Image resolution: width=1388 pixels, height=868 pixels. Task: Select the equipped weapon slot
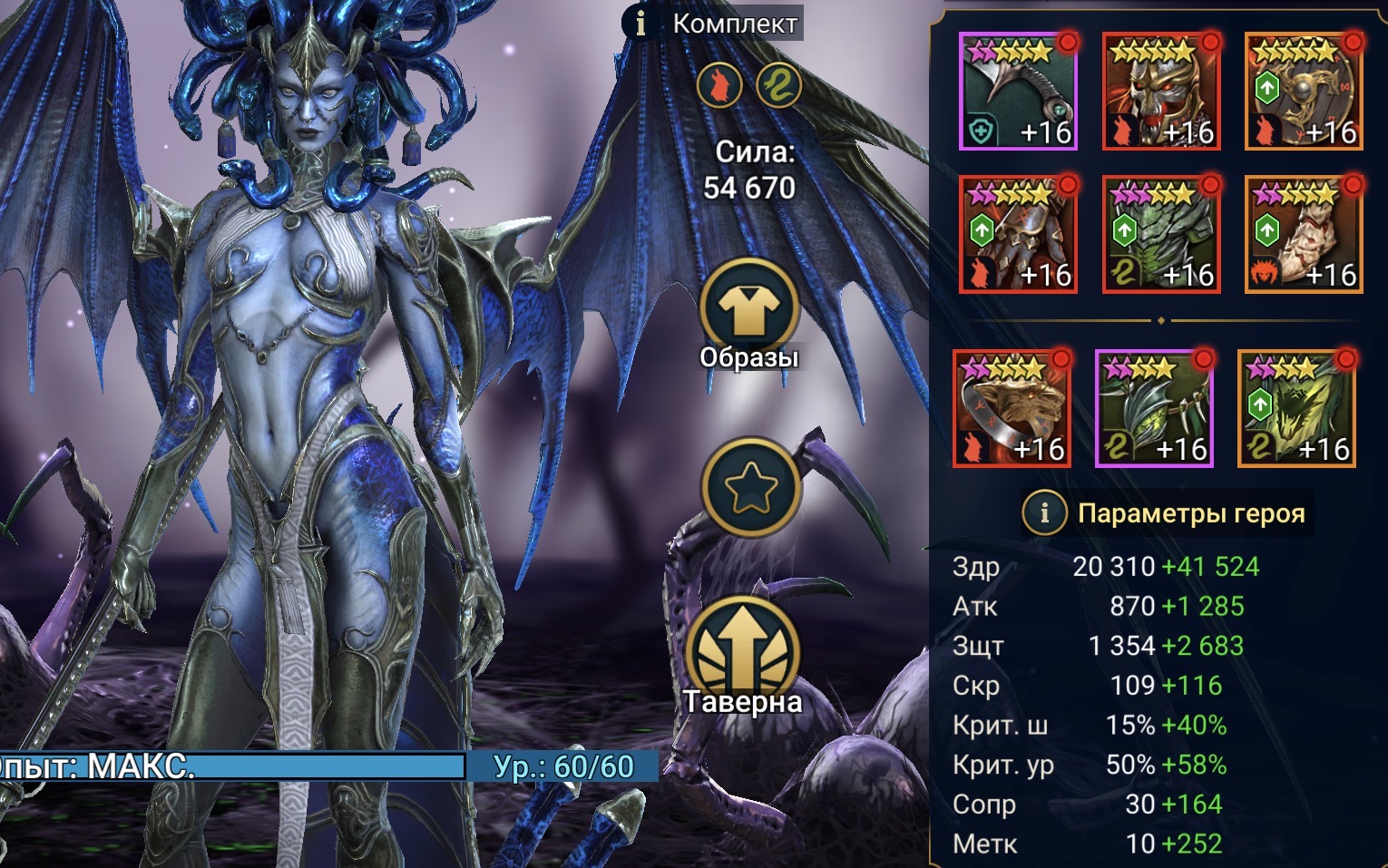[x=1018, y=91]
